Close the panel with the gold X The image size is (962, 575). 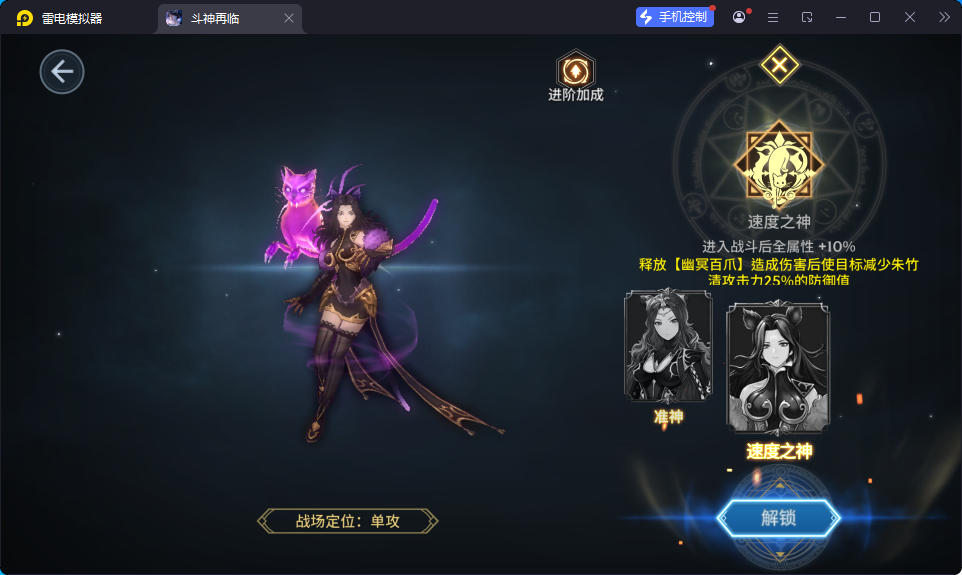pyautogui.click(x=779, y=66)
